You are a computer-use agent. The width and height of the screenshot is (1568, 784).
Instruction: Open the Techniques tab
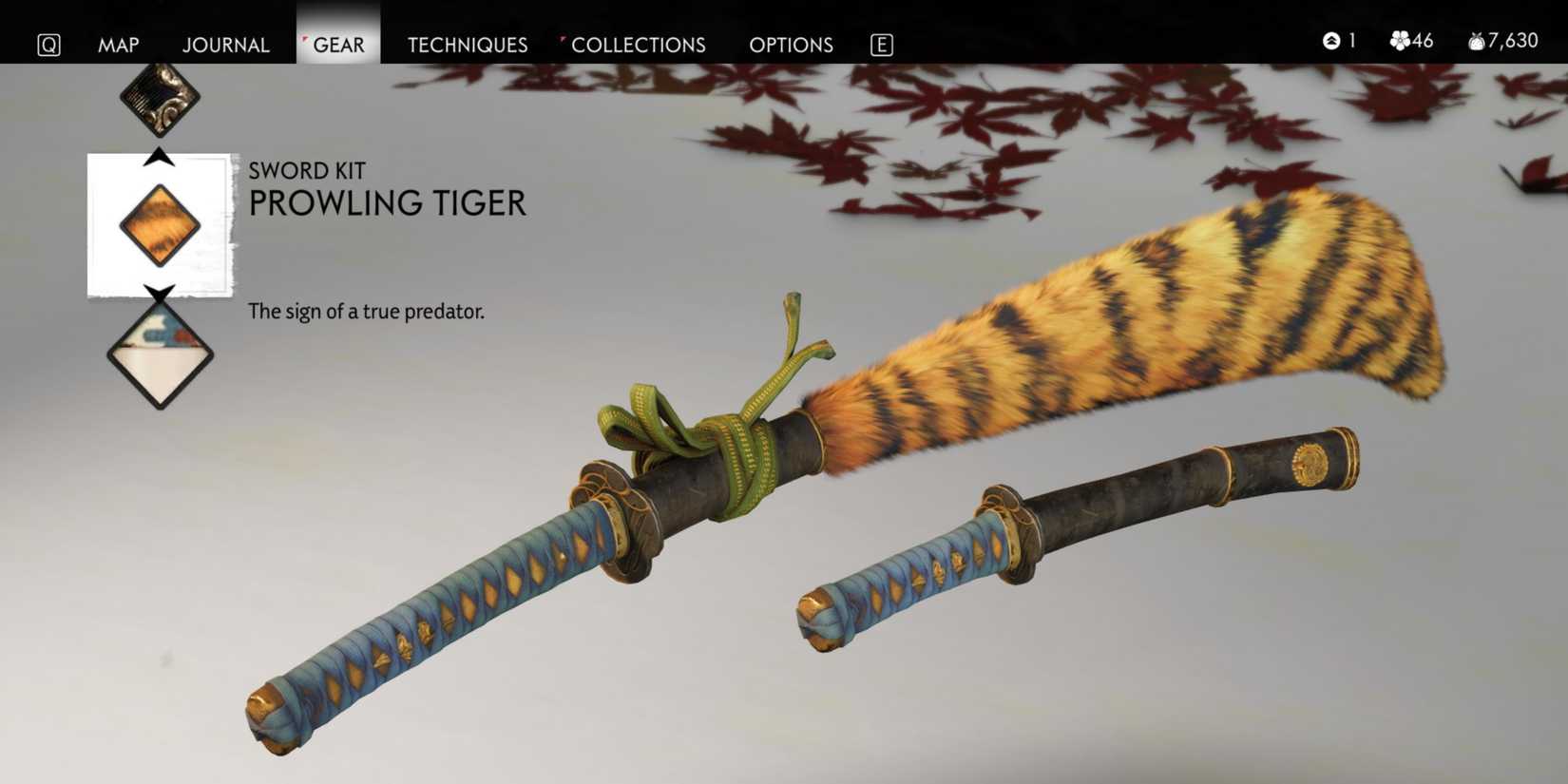coord(467,45)
